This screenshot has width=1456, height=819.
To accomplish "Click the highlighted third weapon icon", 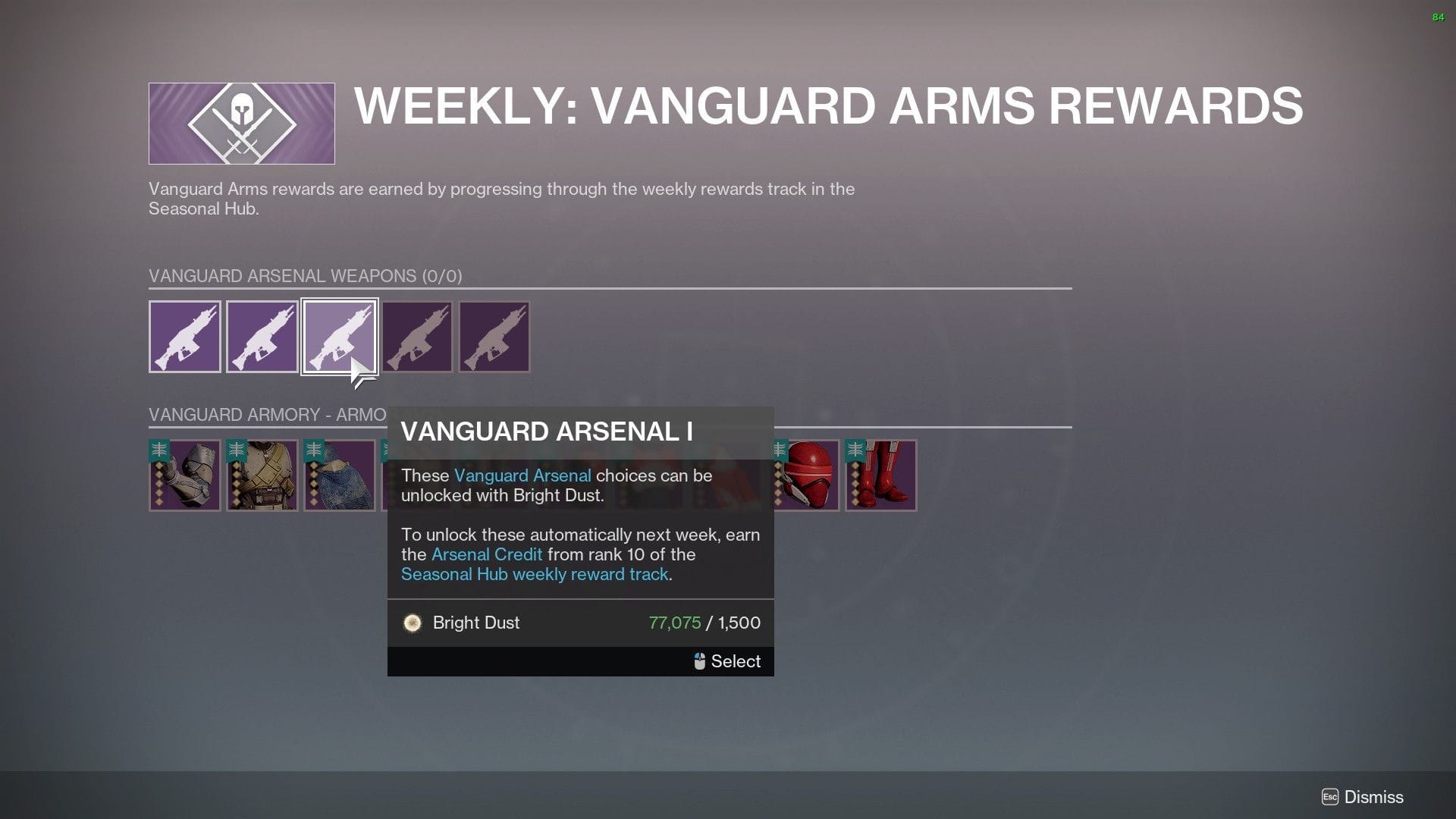I will tap(340, 336).
